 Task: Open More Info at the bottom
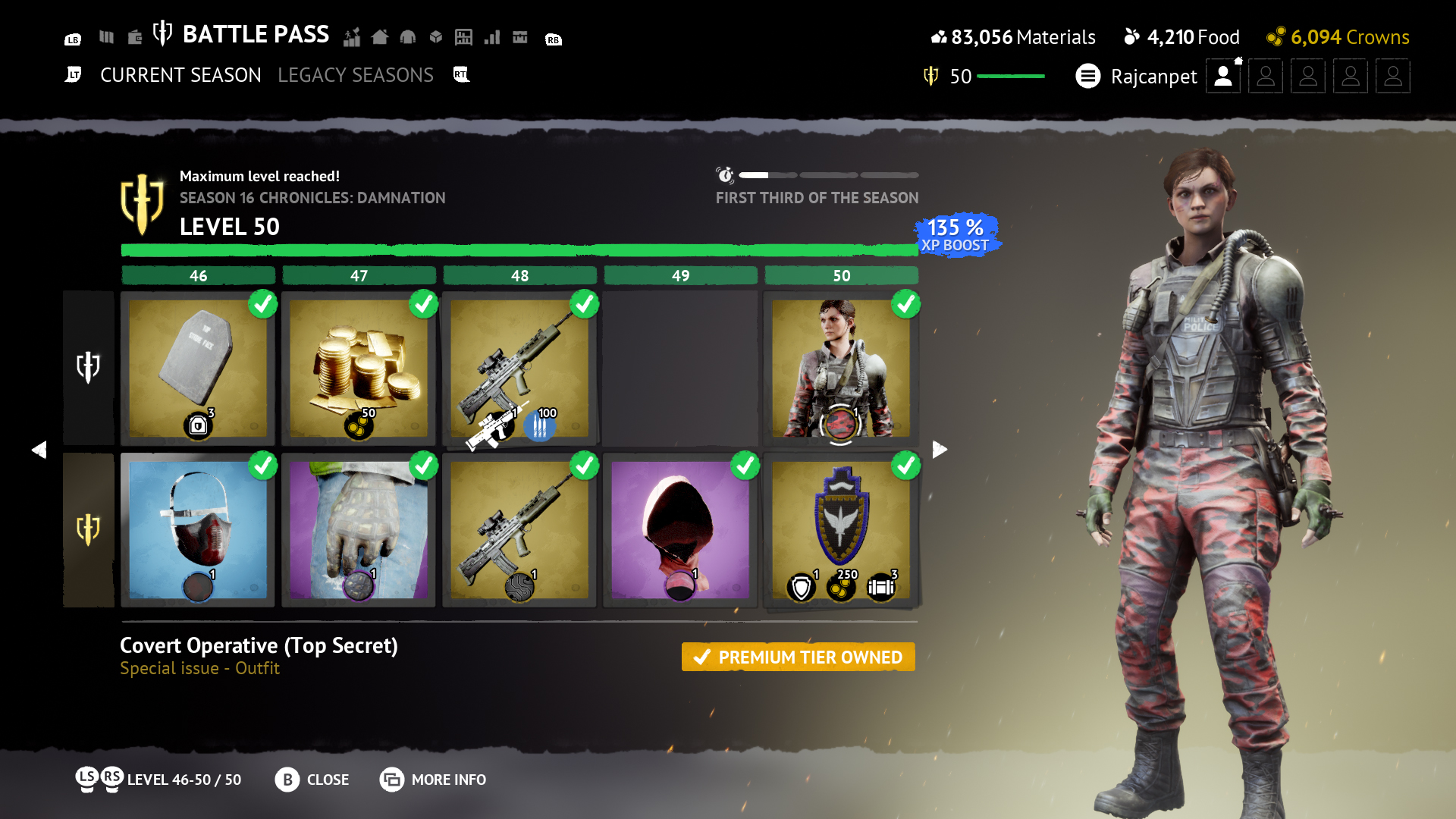pyautogui.click(x=432, y=780)
